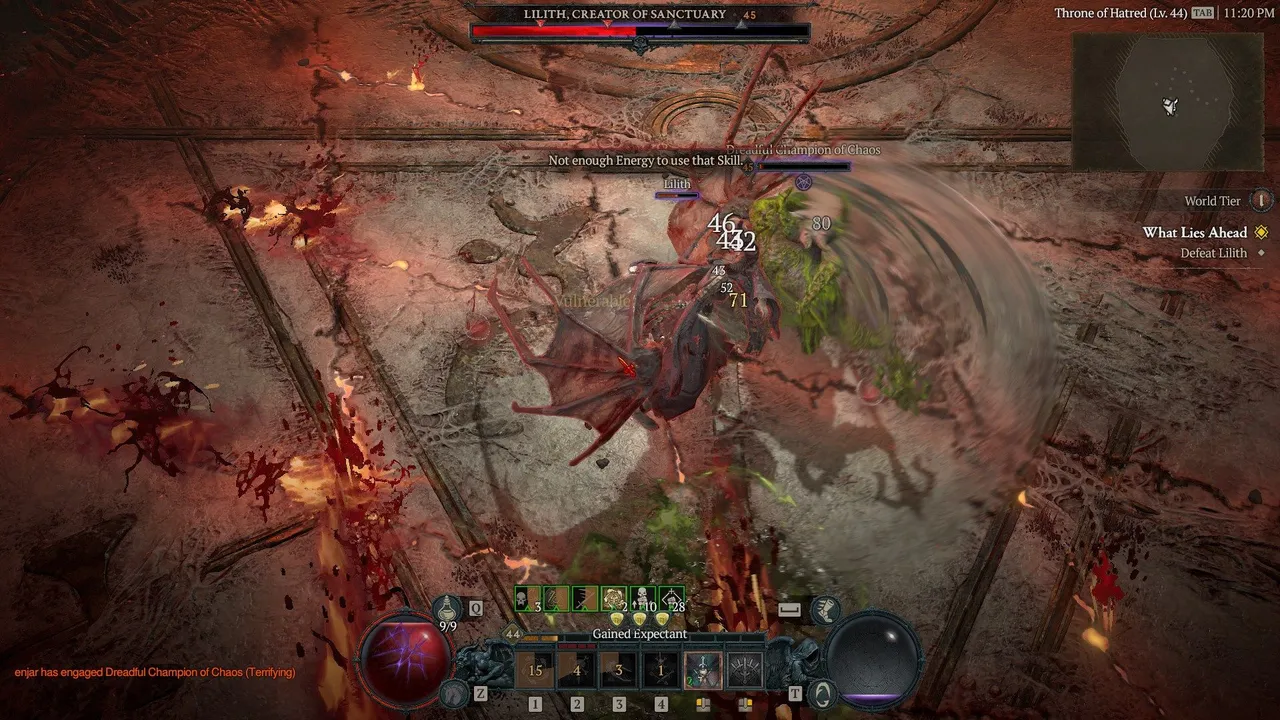Screen dimensions: 1280x720
Task: Activate skill slot on 15-second cooldown
Action: point(535,670)
